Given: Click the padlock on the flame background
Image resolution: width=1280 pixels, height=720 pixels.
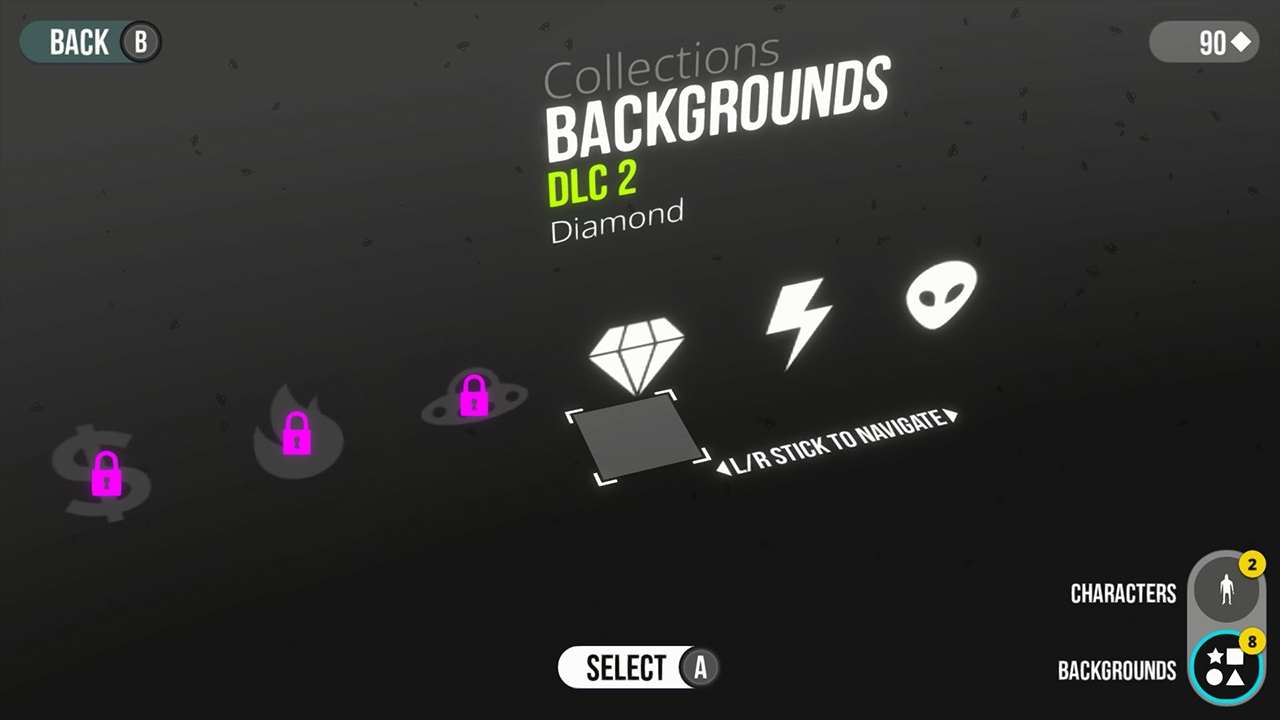Looking at the screenshot, I should click(296, 434).
